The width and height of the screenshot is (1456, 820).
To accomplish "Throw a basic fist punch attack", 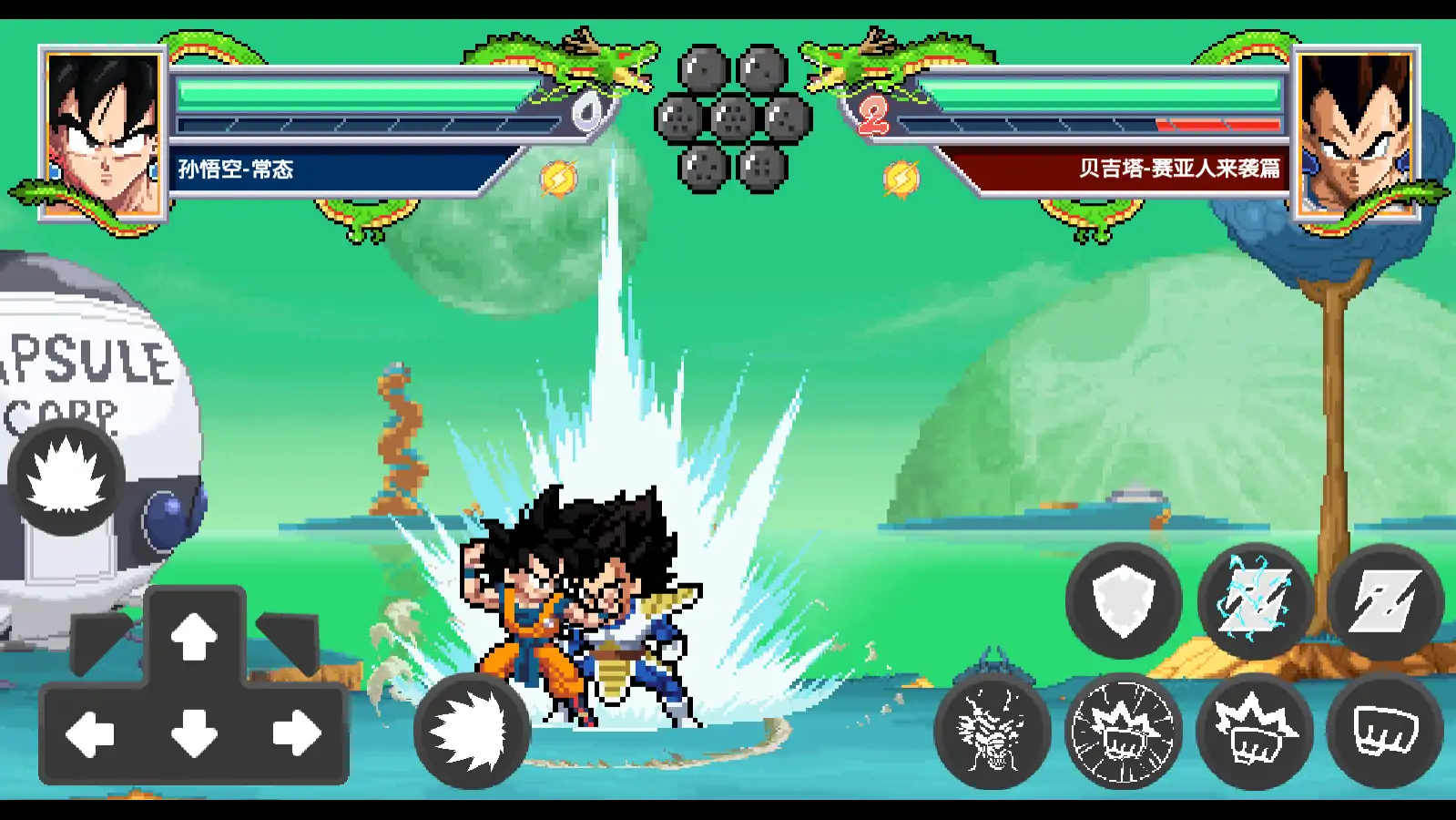I will 1385,731.
